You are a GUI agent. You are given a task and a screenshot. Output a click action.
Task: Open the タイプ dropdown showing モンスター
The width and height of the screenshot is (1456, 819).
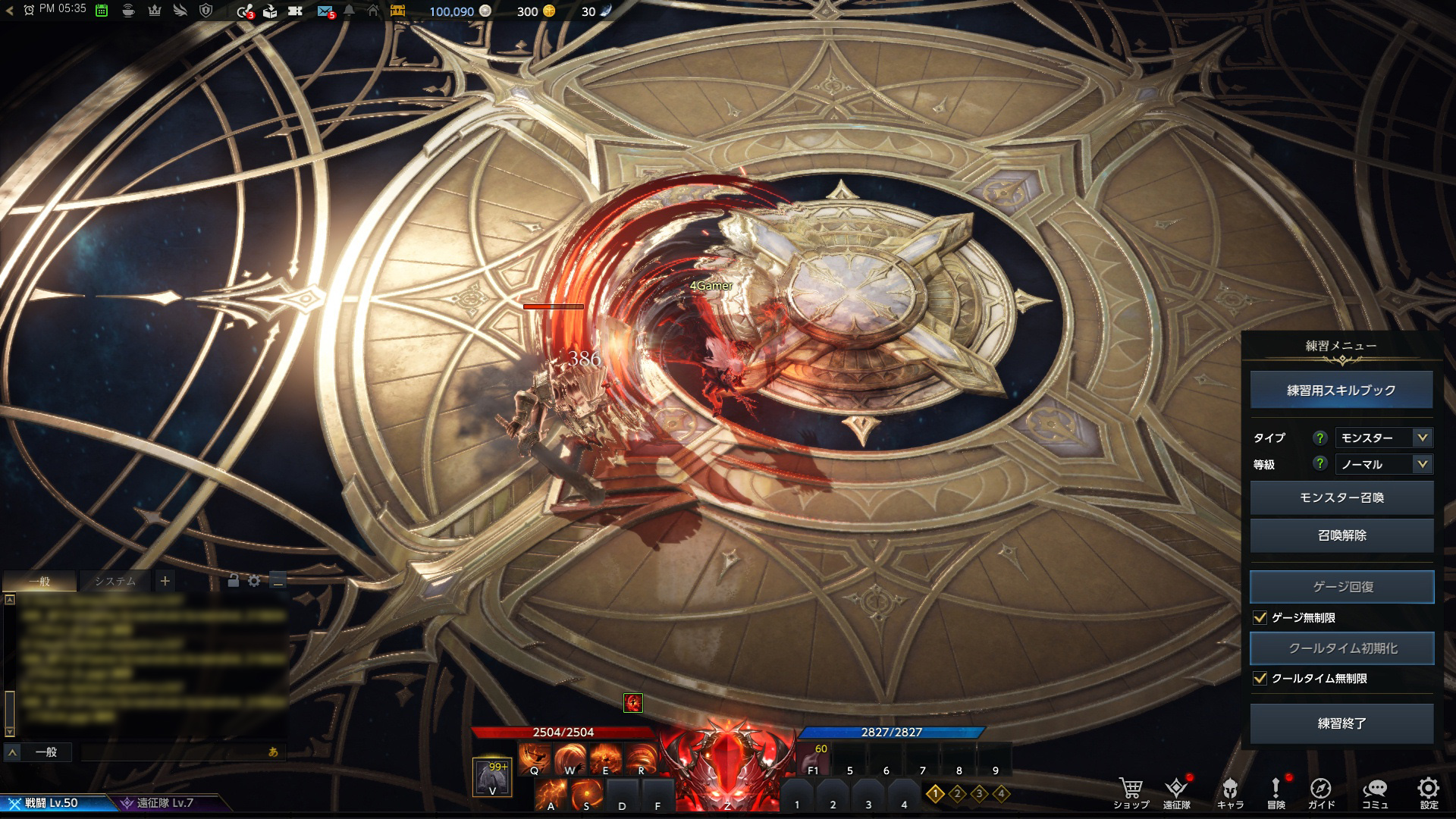click(1382, 438)
